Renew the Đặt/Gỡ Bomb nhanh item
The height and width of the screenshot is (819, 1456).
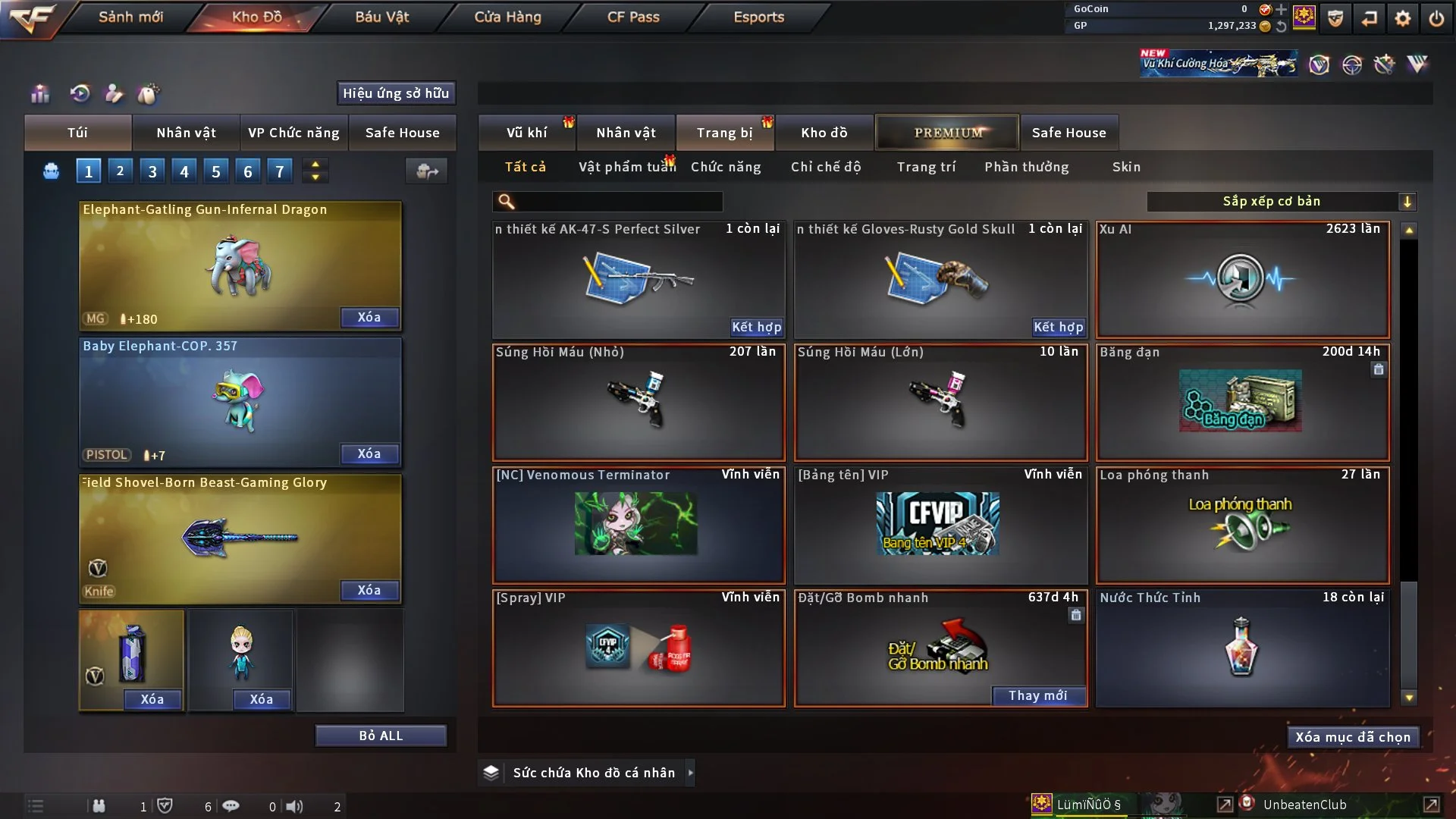coord(1037,695)
